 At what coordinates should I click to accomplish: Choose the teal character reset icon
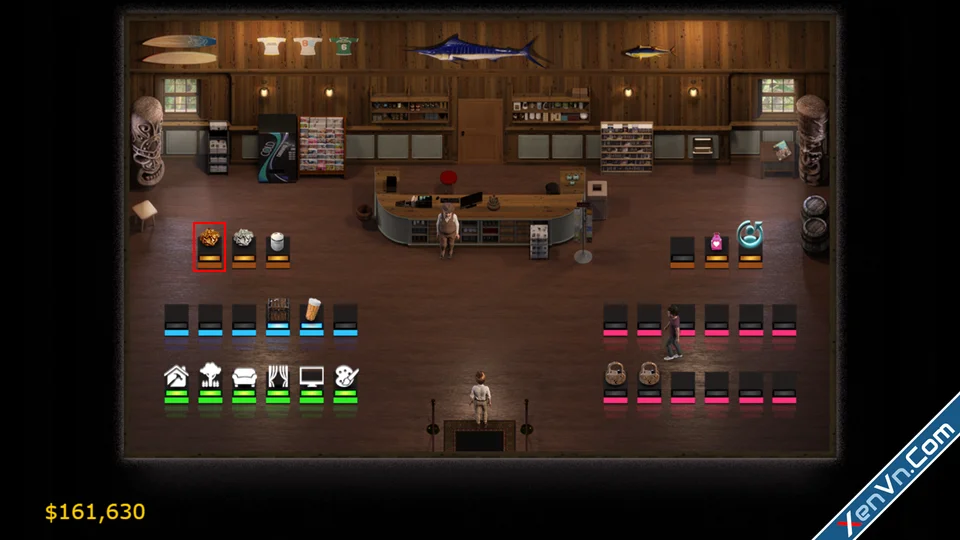(x=750, y=234)
